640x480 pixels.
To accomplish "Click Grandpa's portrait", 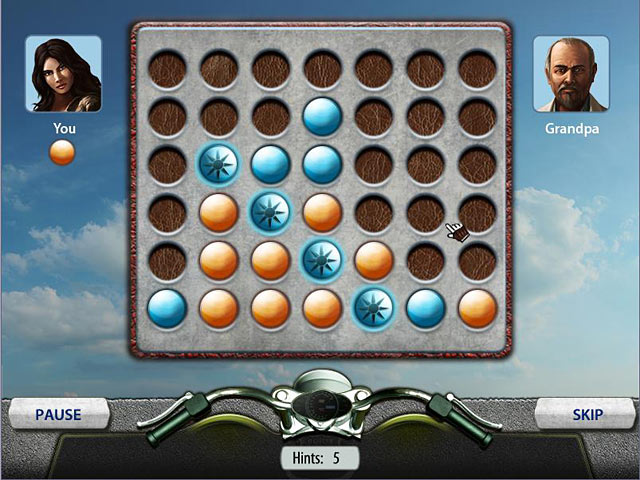I will 571,75.
